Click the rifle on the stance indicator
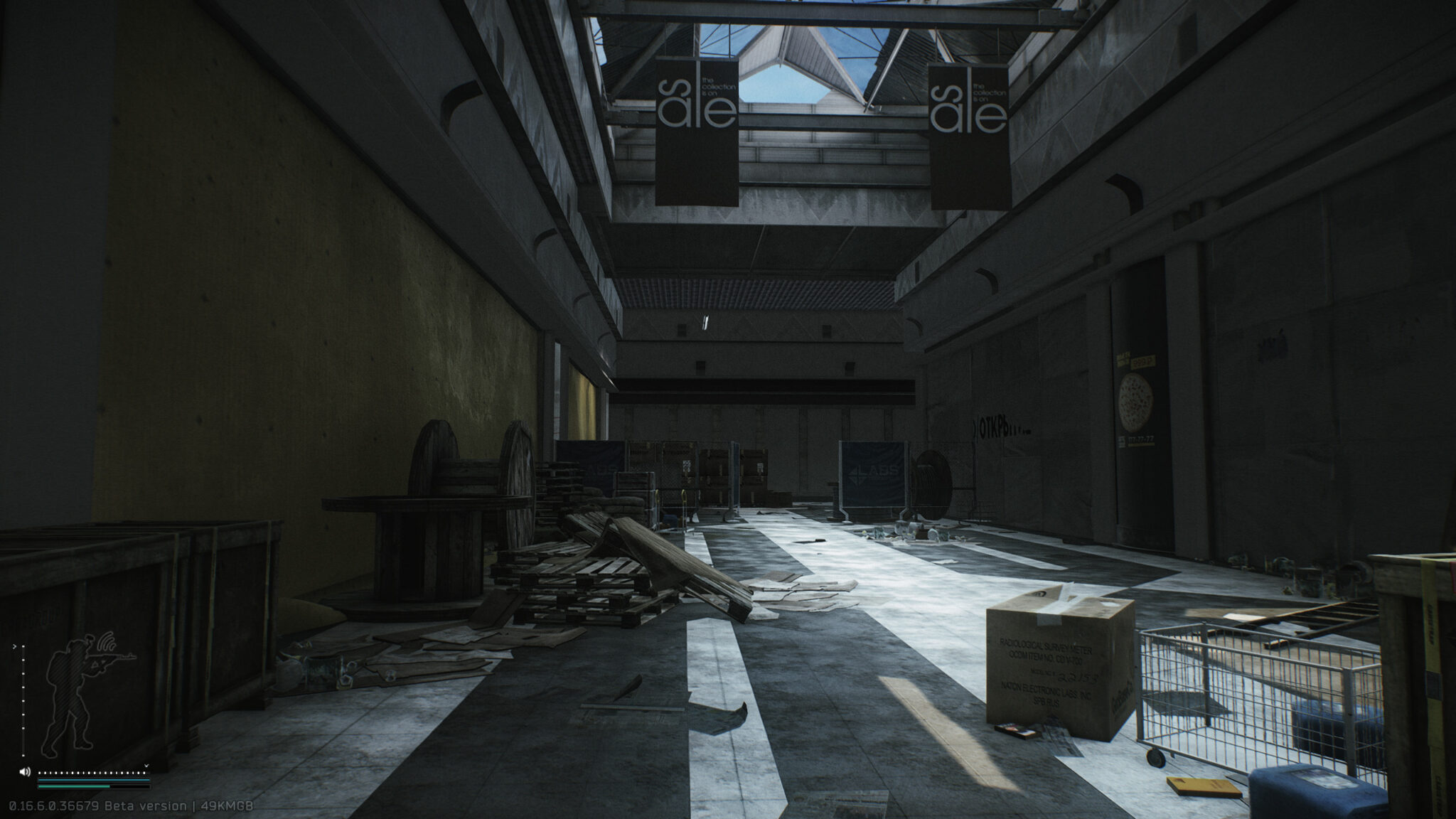The width and height of the screenshot is (1456, 819). 117,657
